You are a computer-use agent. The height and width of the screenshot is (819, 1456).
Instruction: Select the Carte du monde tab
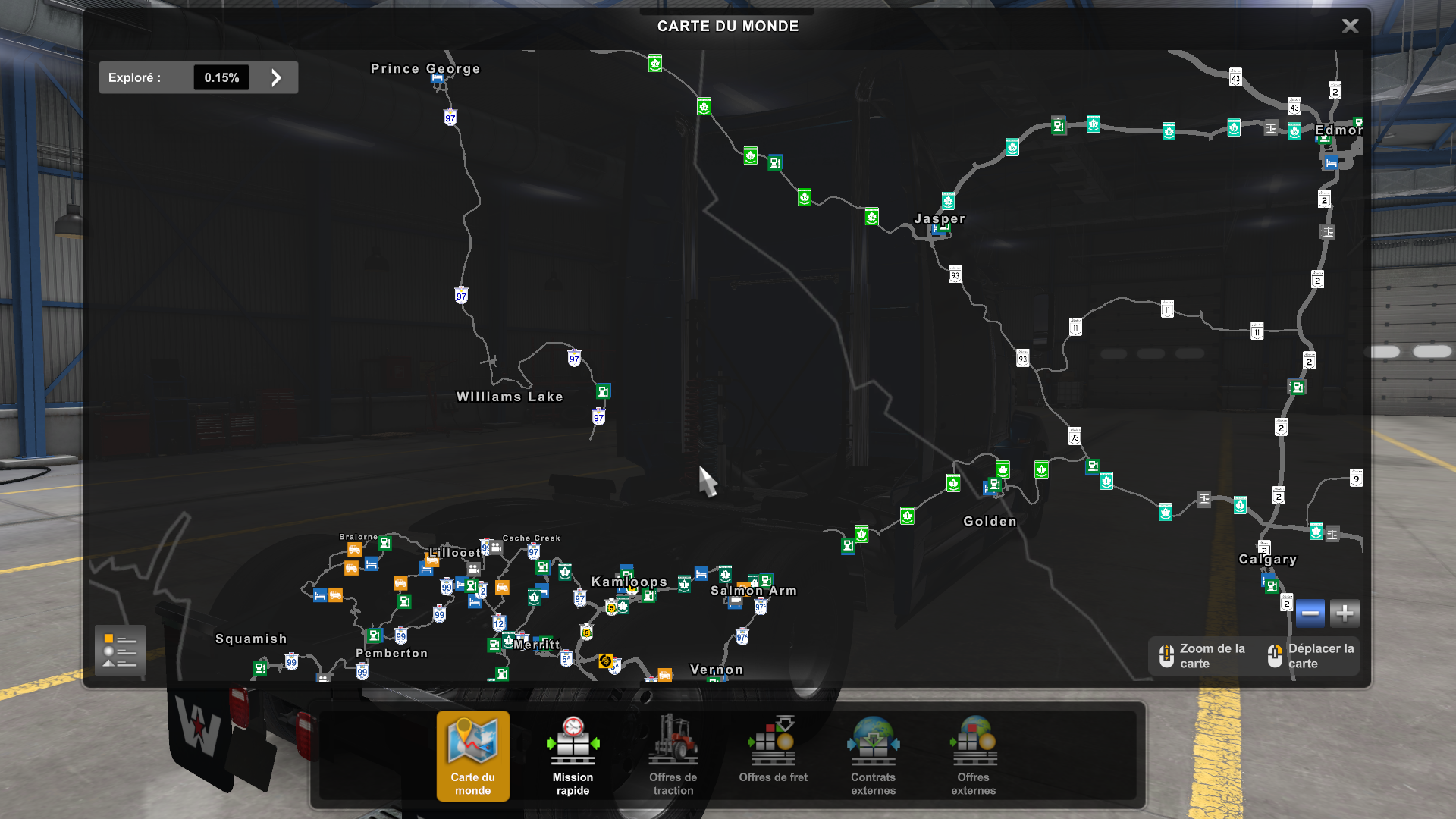[472, 756]
